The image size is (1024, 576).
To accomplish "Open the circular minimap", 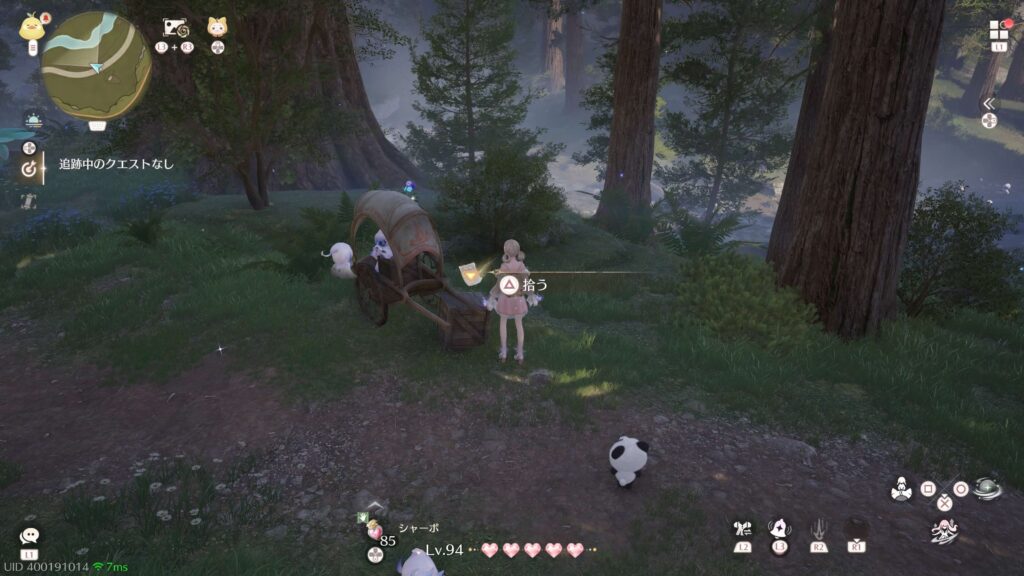I will (96, 66).
